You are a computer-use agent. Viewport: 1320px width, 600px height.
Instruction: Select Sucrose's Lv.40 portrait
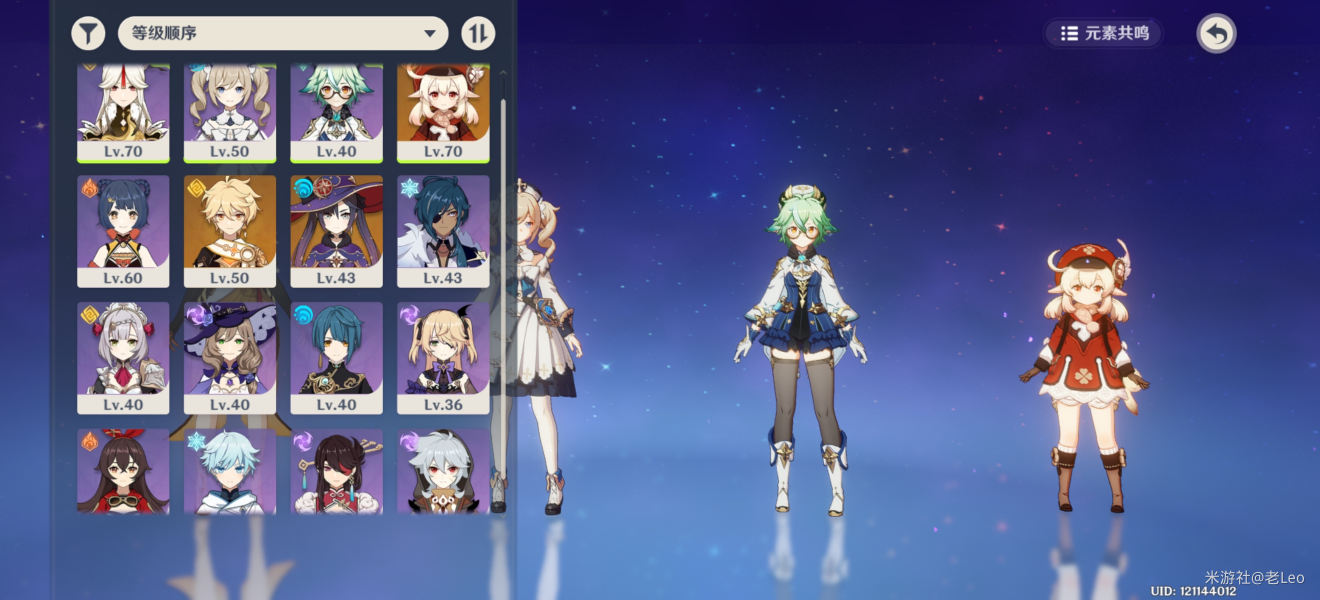(x=337, y=110)
